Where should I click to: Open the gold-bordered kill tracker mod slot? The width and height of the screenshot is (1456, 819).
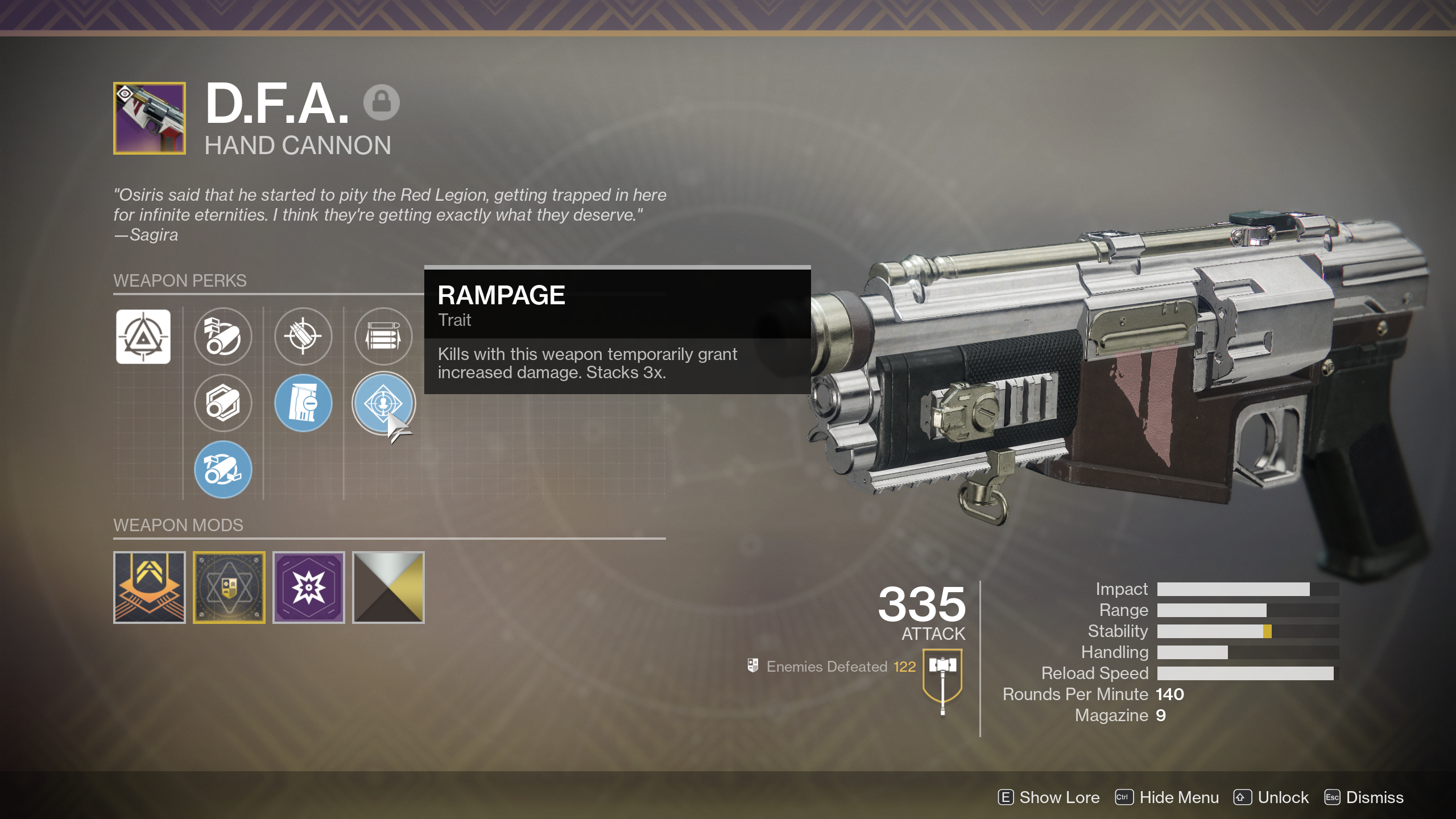(229, 588)
